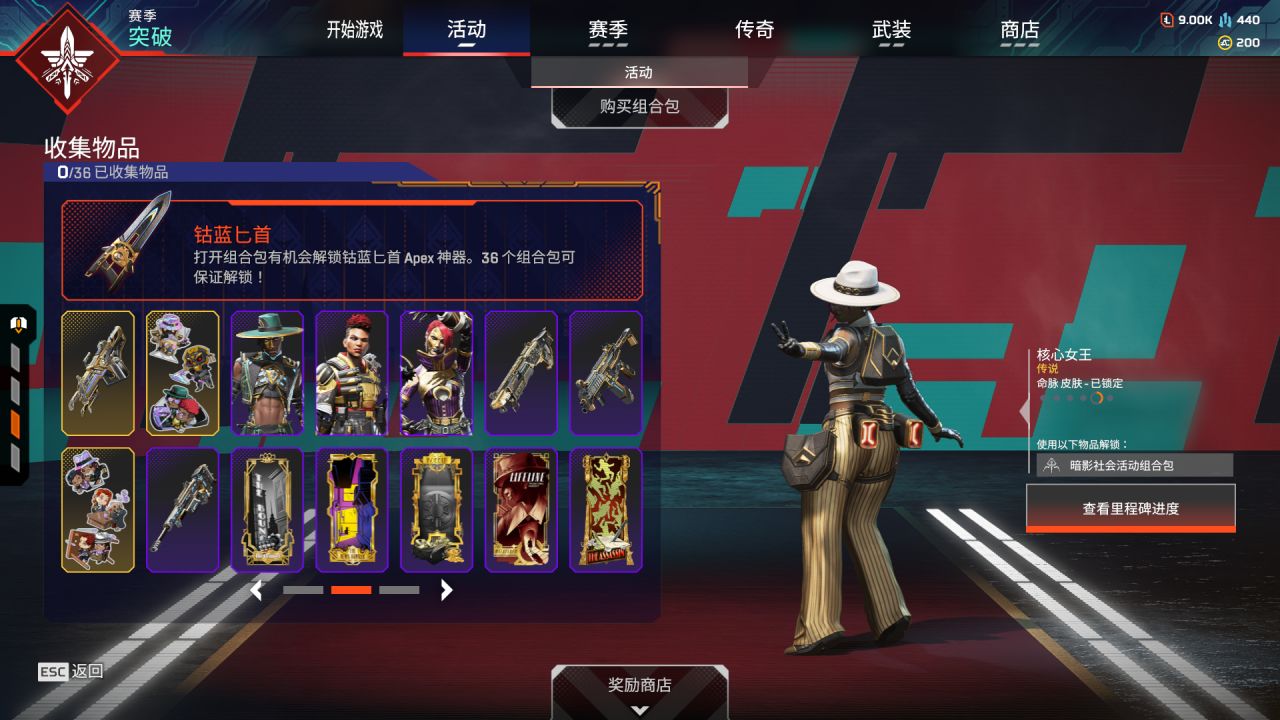This screenshot has height=720, width=1280.
Task: Open the 商店 tab
Action: 1019,30
